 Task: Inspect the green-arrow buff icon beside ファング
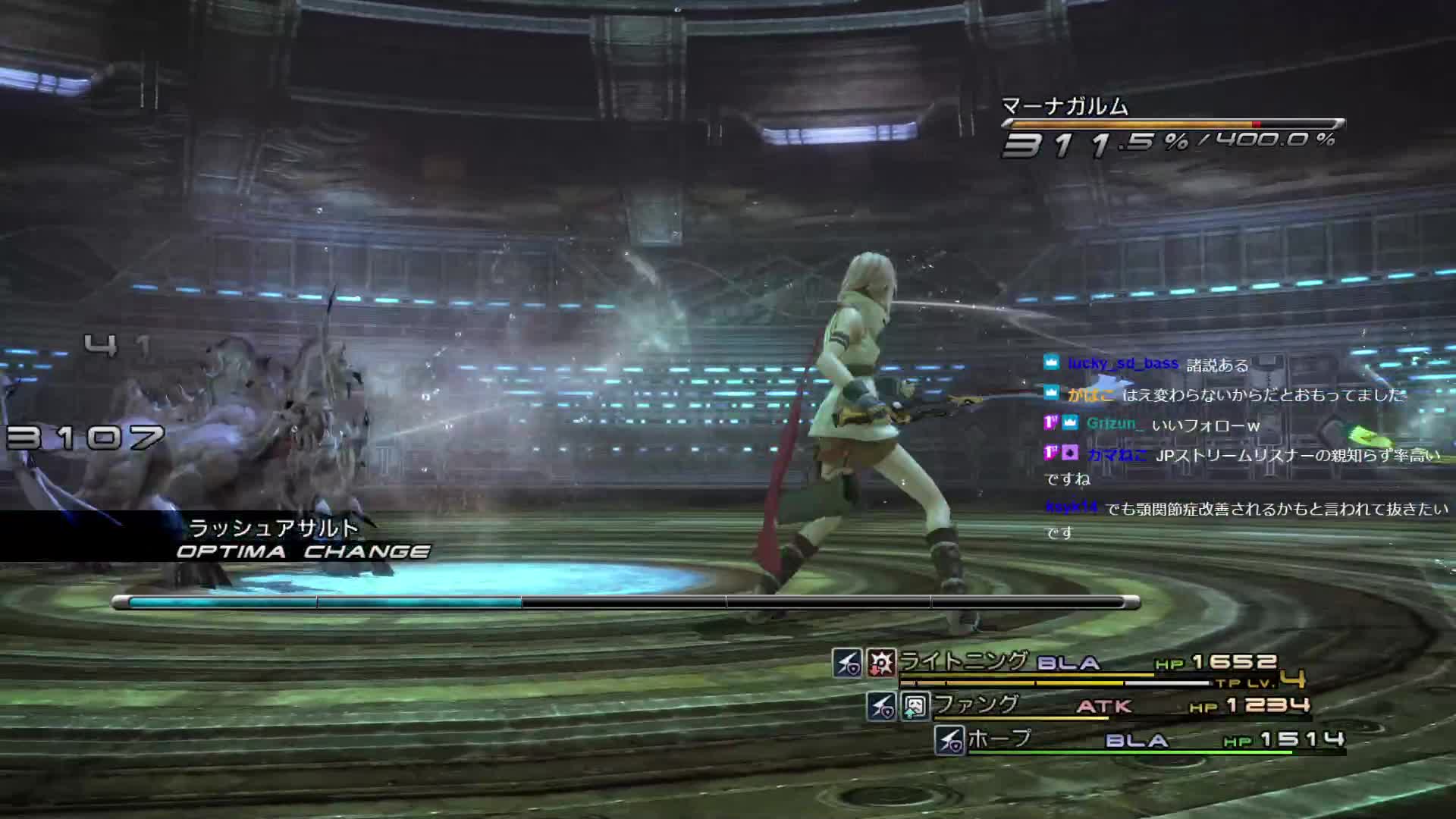point(915,707)
